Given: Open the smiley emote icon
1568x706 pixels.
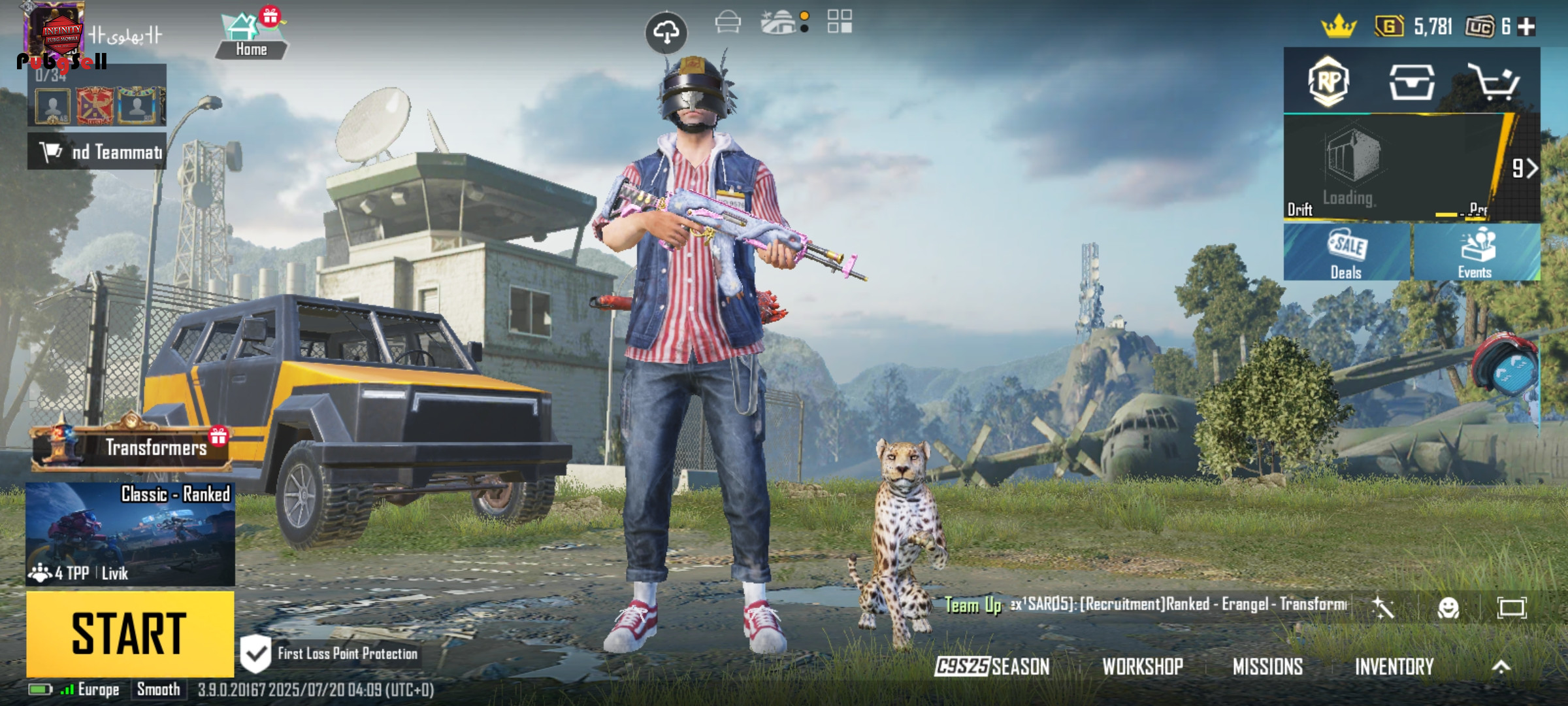Looking at the screenshot, I should [x=1448, y=608].
